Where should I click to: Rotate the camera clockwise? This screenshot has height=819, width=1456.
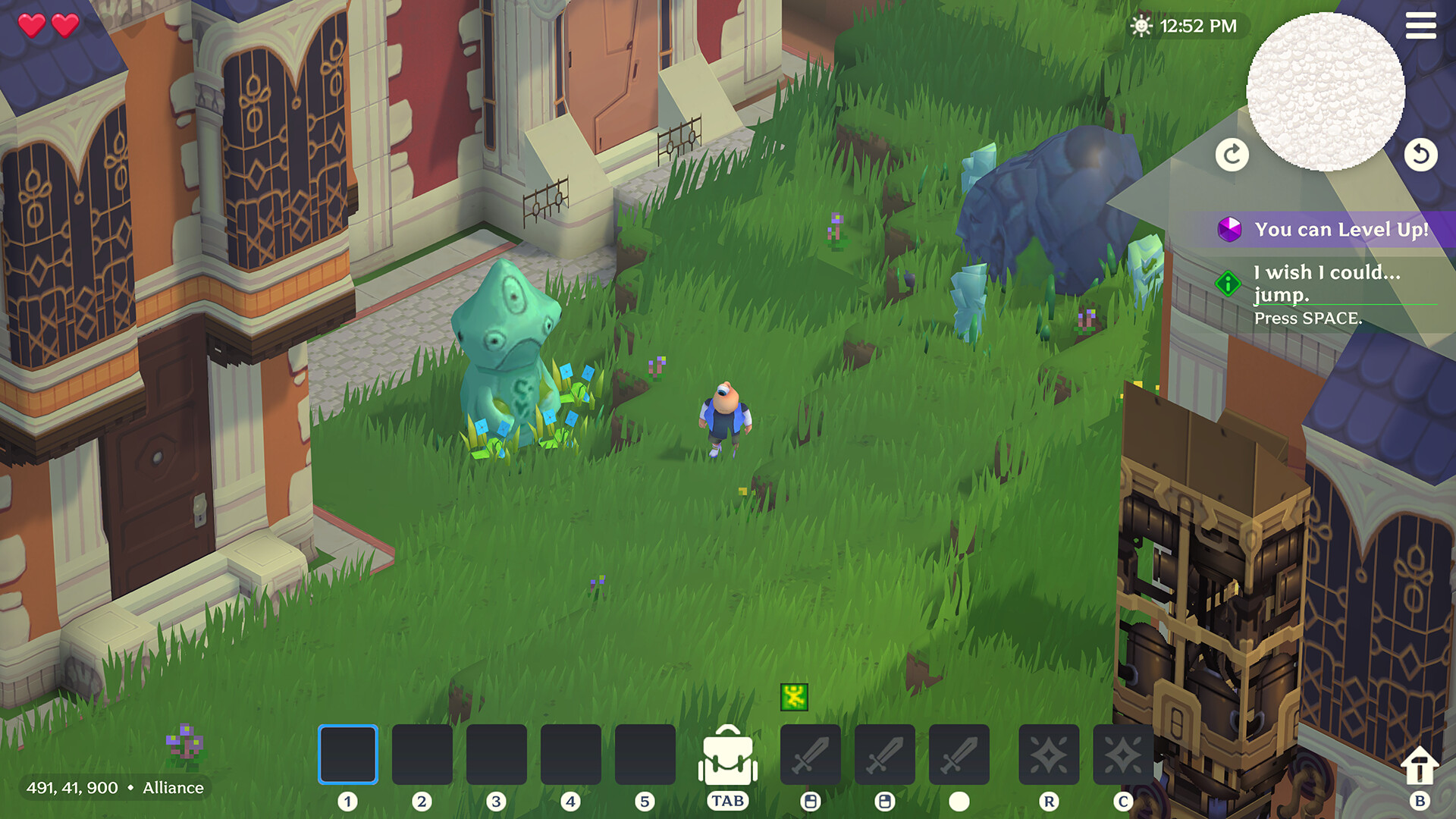coord(1232,154)
